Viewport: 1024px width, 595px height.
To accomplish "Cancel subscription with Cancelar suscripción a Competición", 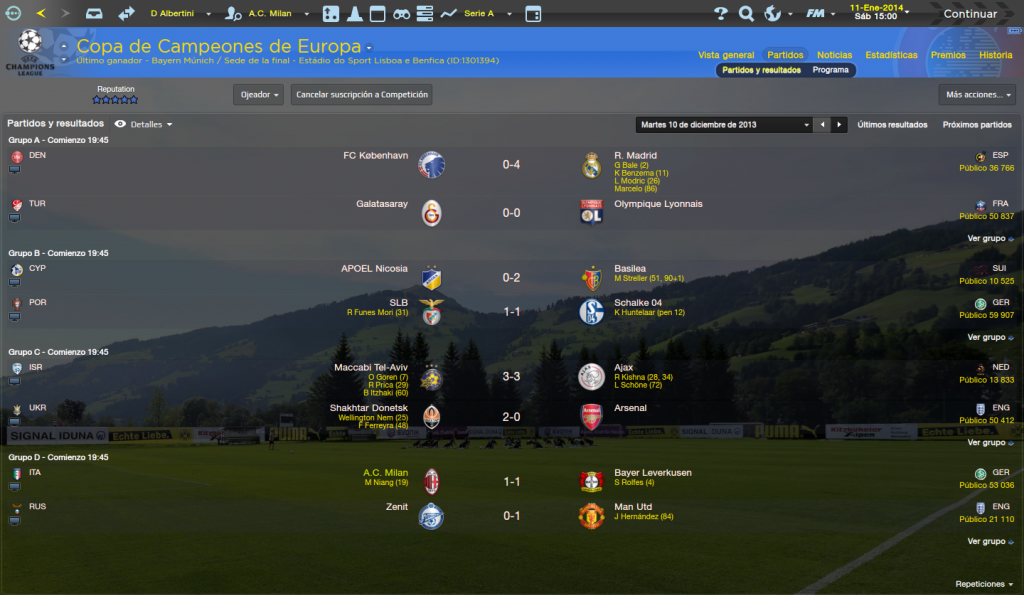I will coord(361,95).
